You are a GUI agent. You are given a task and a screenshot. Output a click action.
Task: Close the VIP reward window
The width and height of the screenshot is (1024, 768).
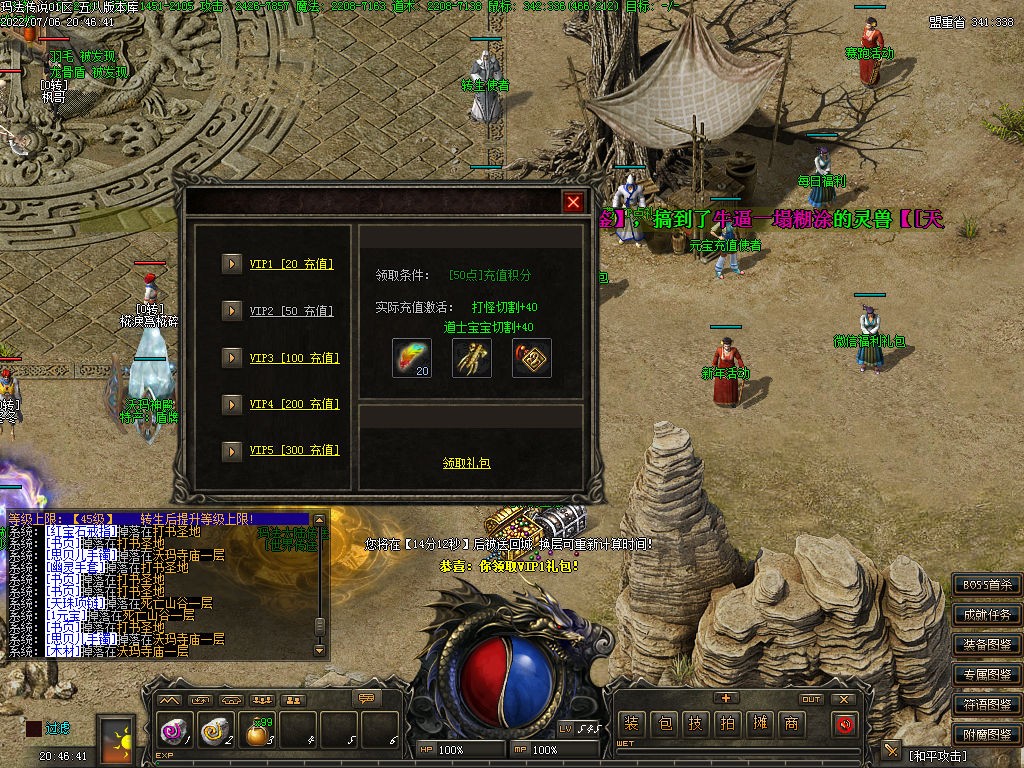pos(573,202)
